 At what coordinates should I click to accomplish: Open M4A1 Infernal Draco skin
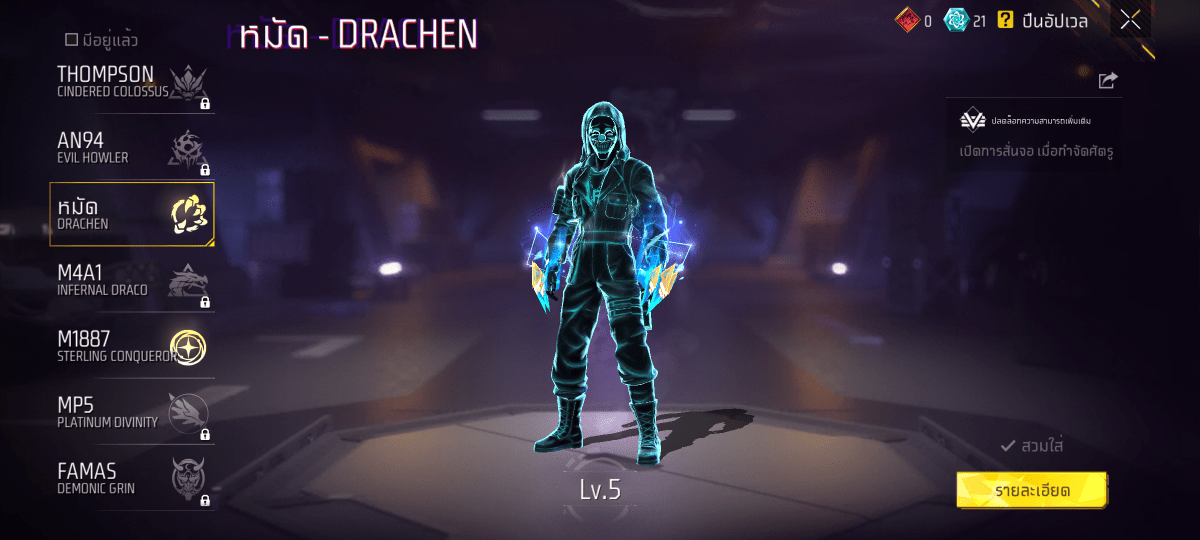pyautogui.click(x=133, y=281)
